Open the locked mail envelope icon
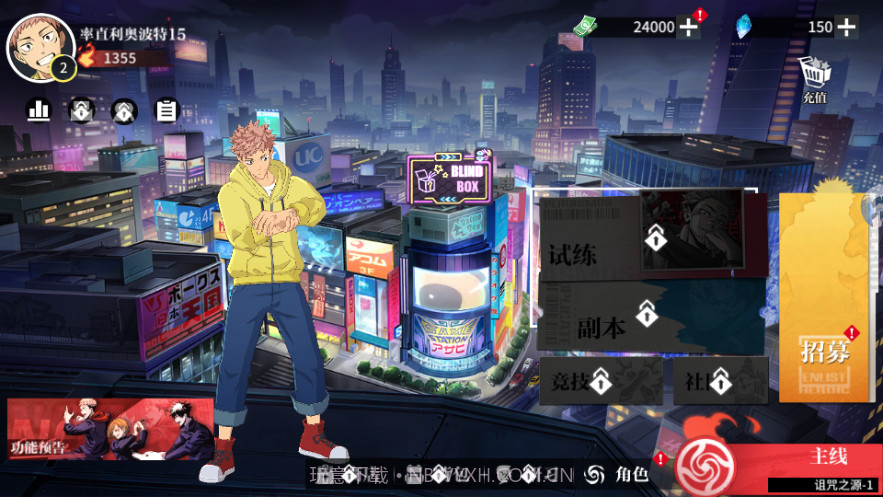Screen dimensions: 883x497 pos(81,110)
